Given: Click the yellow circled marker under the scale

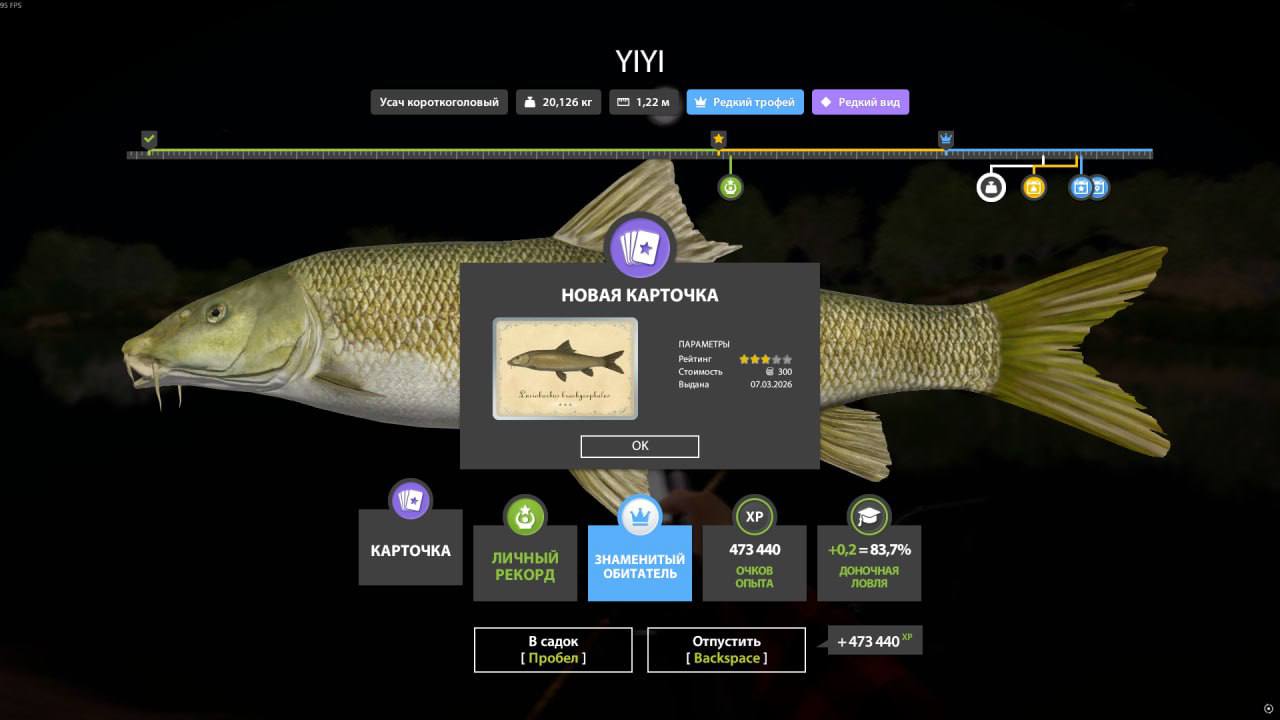Looking at the screenshot, I should coord(1033,187).
